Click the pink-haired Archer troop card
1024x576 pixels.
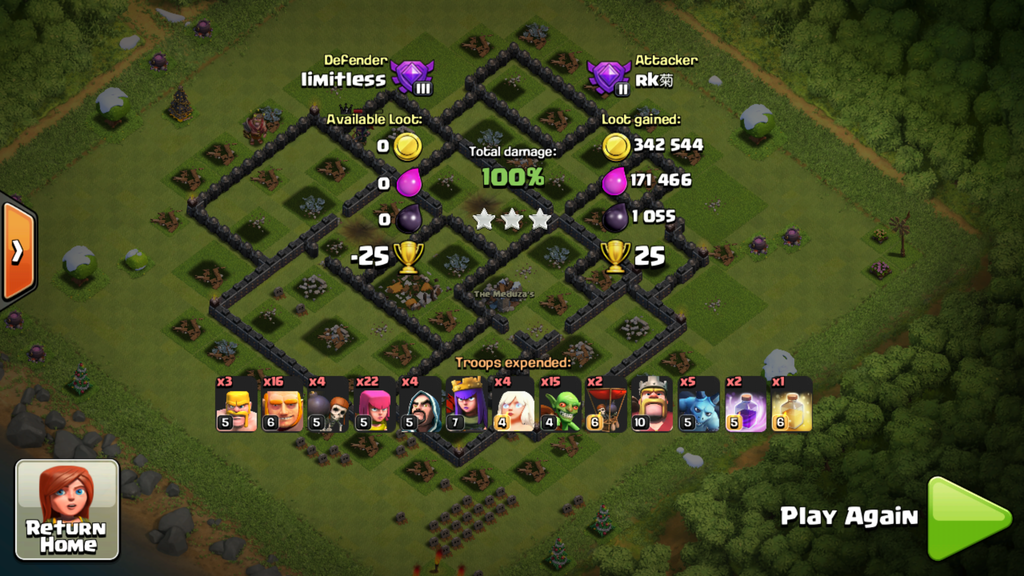click(375, 405)
